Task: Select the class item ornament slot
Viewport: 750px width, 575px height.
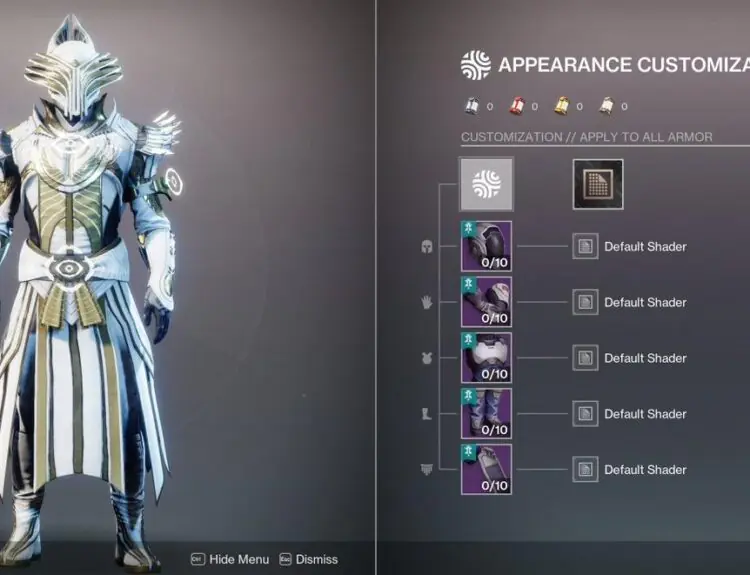Action: click(486, 469)
